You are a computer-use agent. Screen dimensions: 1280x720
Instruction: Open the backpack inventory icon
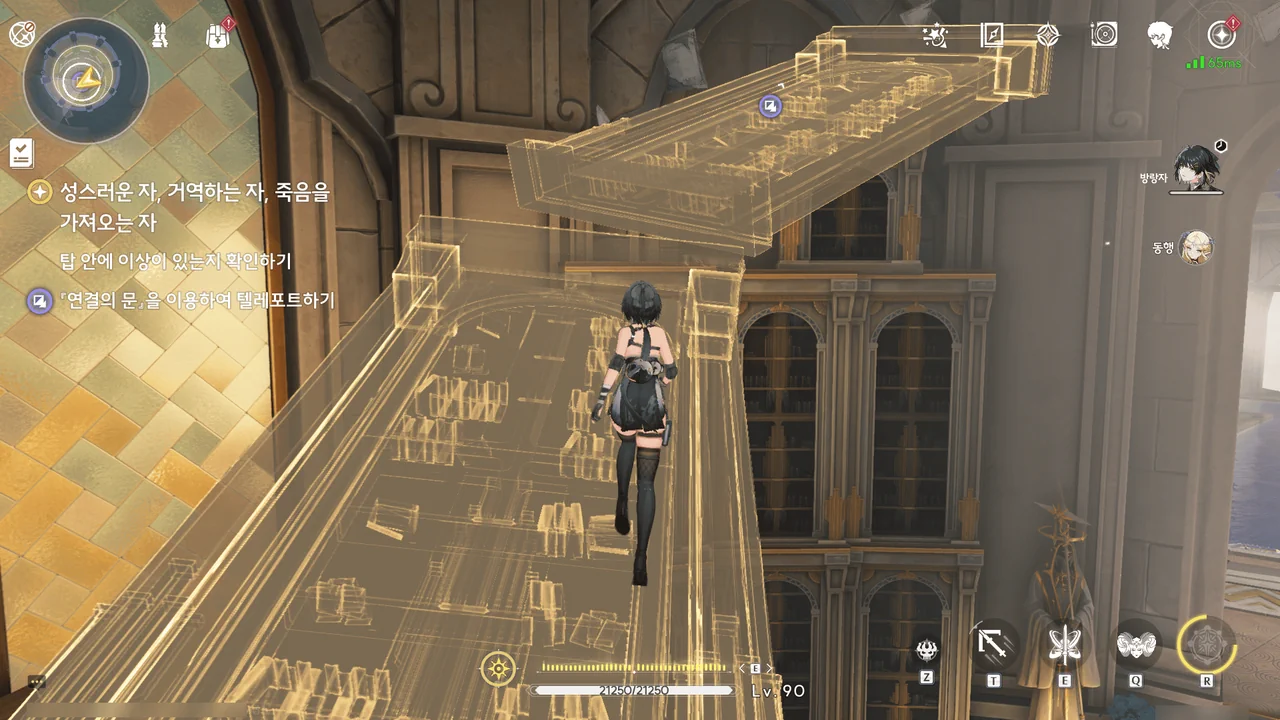coord(217,36)
